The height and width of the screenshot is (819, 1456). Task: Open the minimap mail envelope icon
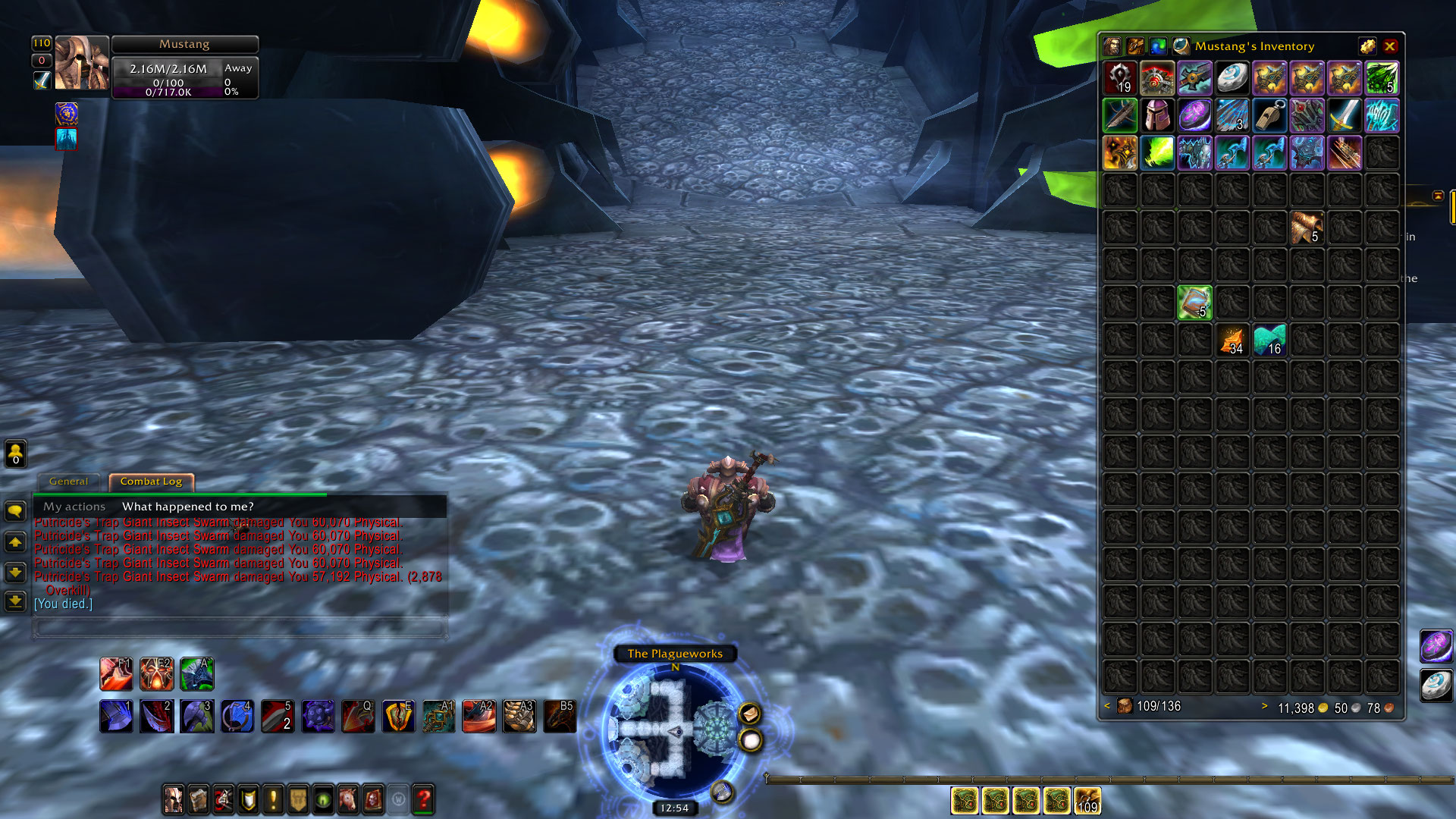coord(749,714)
